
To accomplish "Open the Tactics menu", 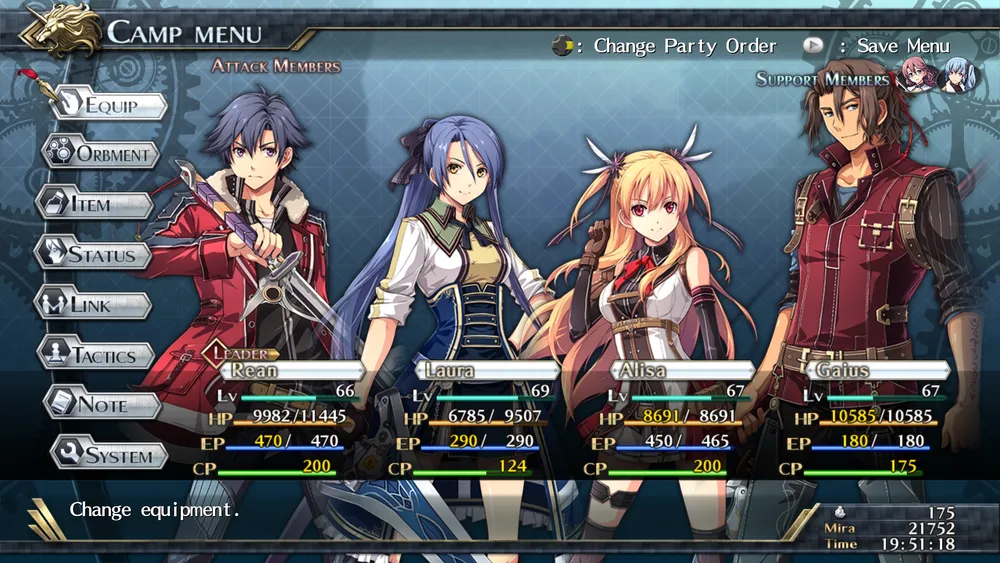I will 96,355.
